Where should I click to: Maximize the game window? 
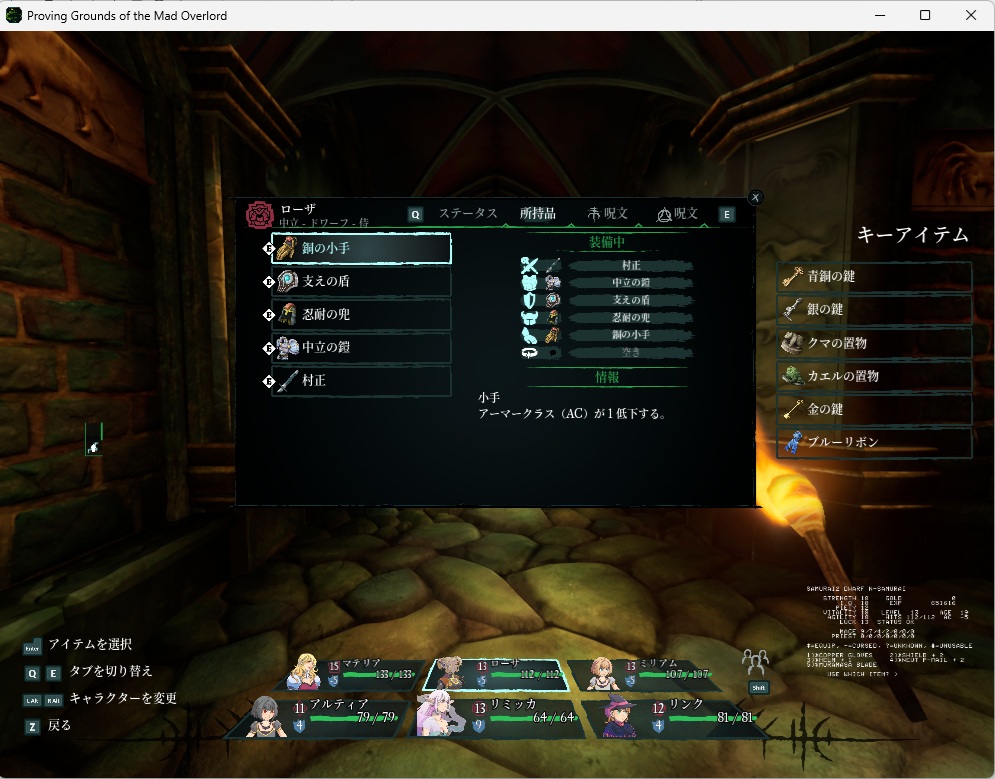(x=925, y=15)
